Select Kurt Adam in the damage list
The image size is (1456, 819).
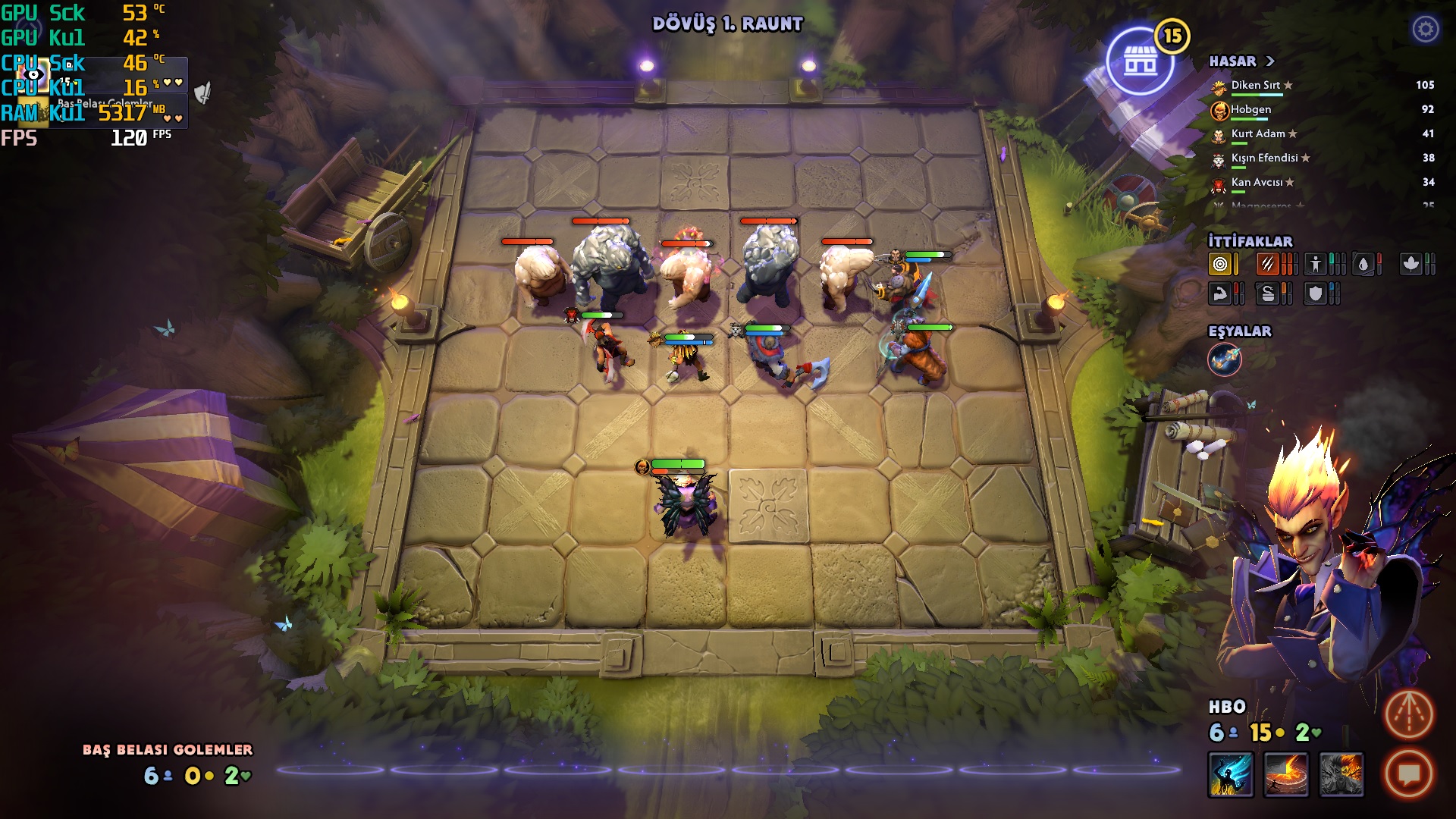1257,134
